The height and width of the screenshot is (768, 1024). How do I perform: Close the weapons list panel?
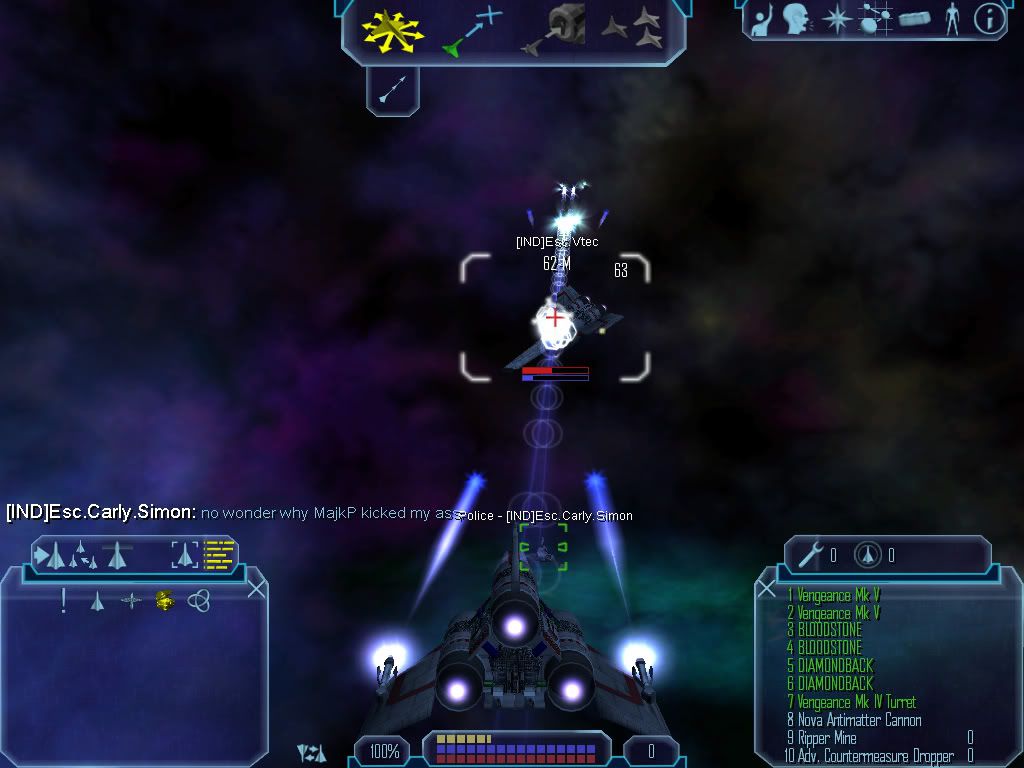pyautogui.click(x=767, y=588)
